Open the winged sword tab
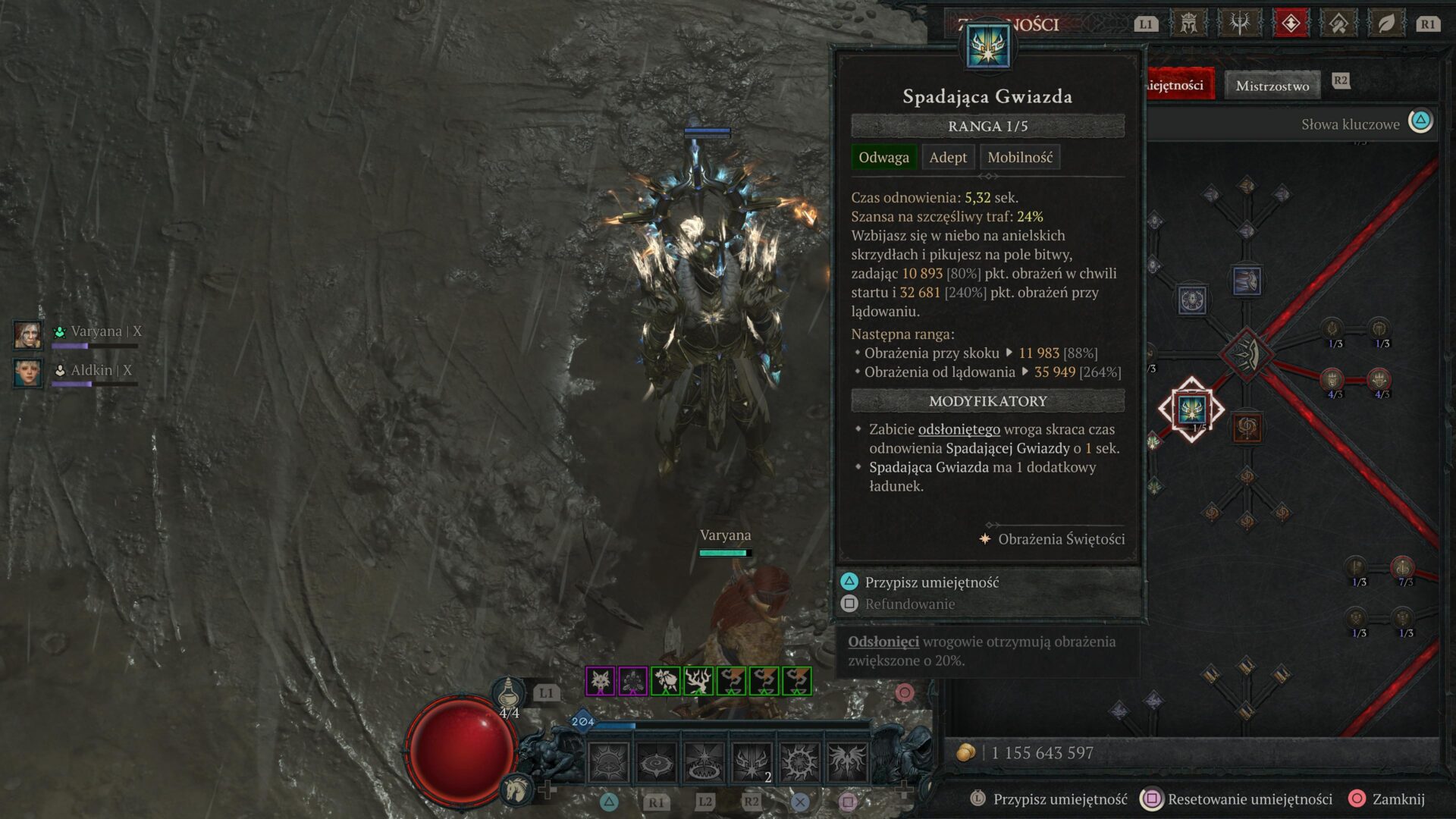Image resolution: width=1456 pixels, height=819 pixels. (x=1239, y=24)
